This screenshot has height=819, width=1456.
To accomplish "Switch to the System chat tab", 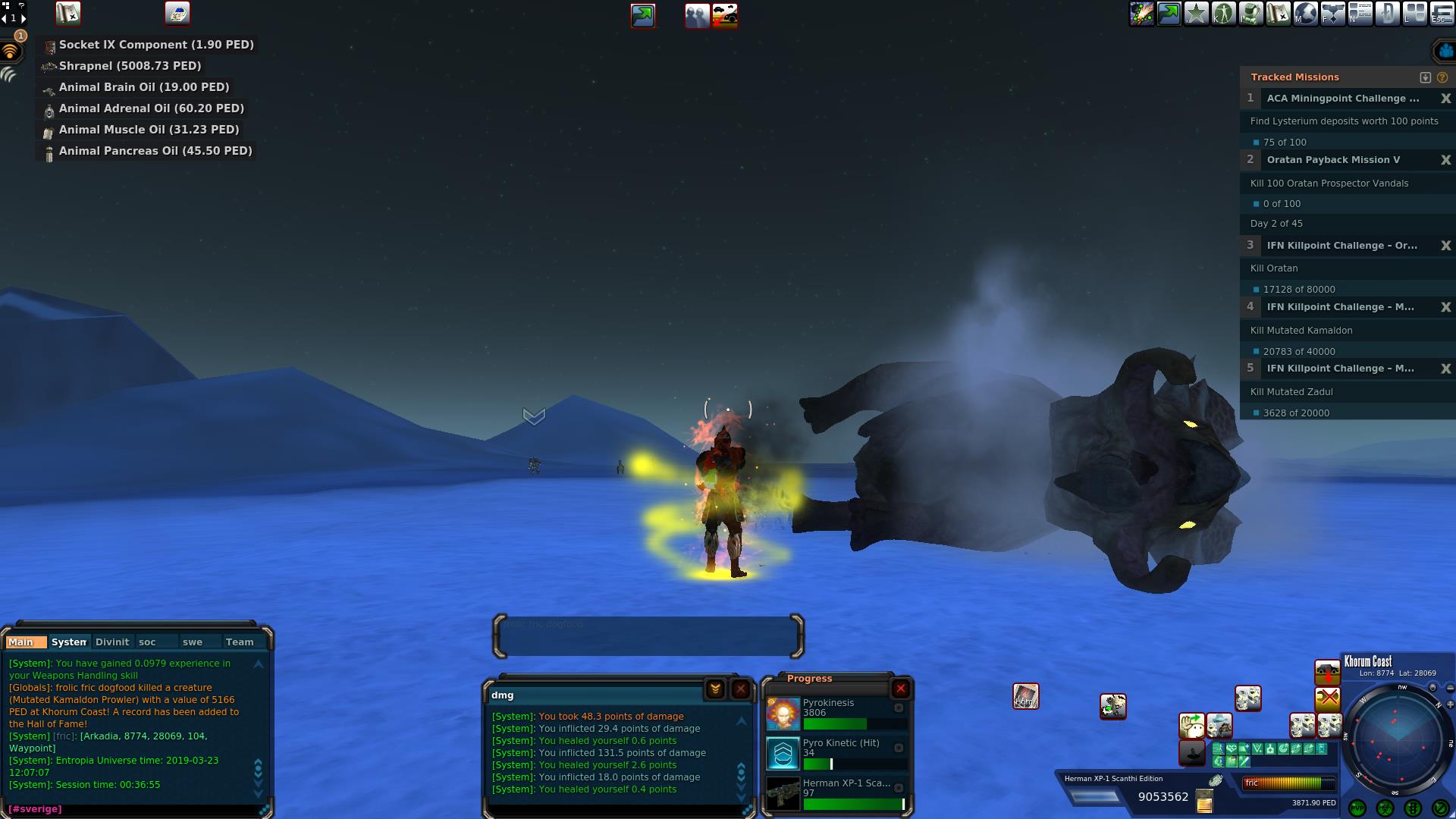I will click(x=69, y=642).
